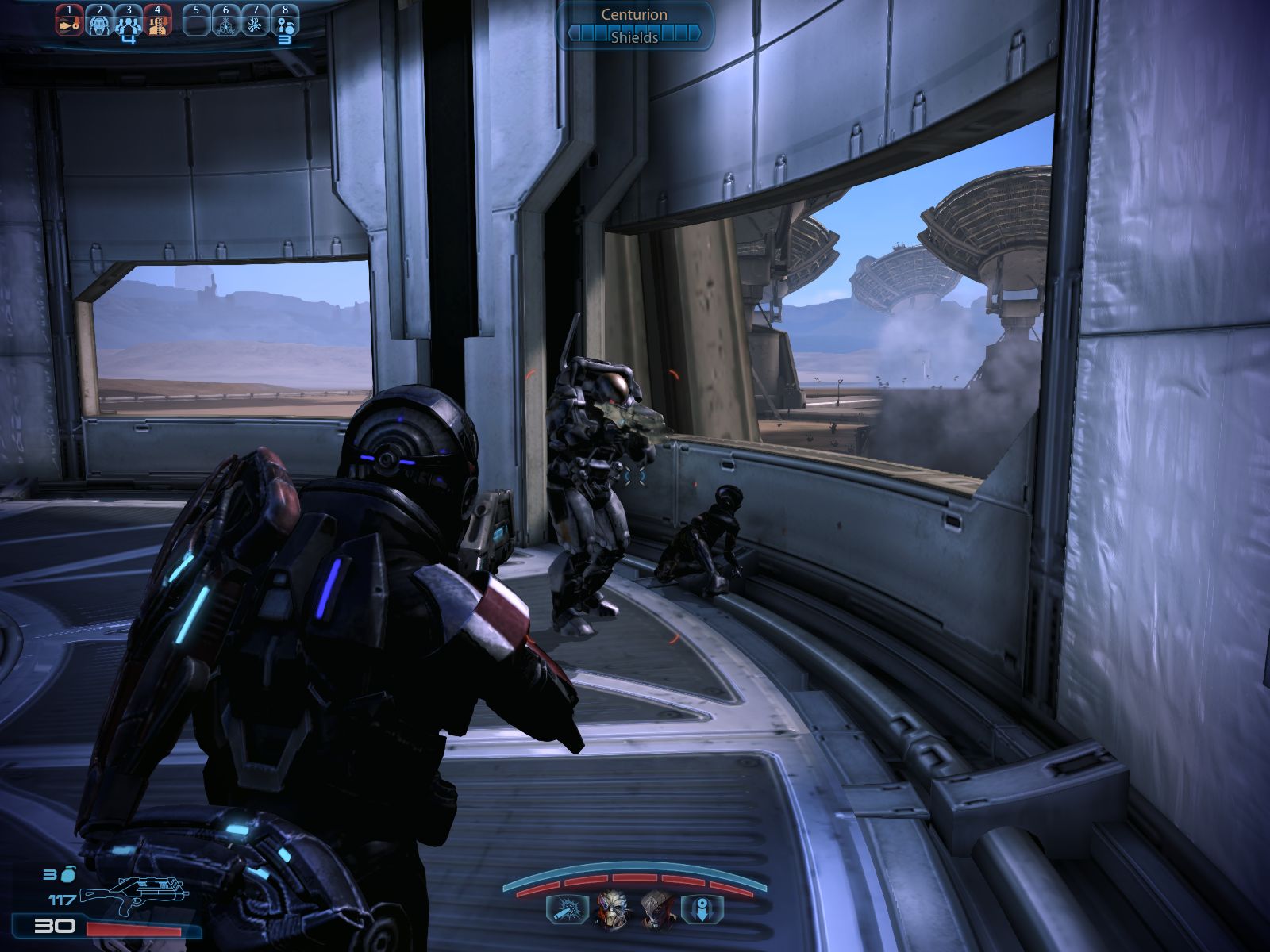Trigger the squad-group power in slot 3
This screenshot has height=952, width=1270.
pyautogui.click(x=128, y=21)
